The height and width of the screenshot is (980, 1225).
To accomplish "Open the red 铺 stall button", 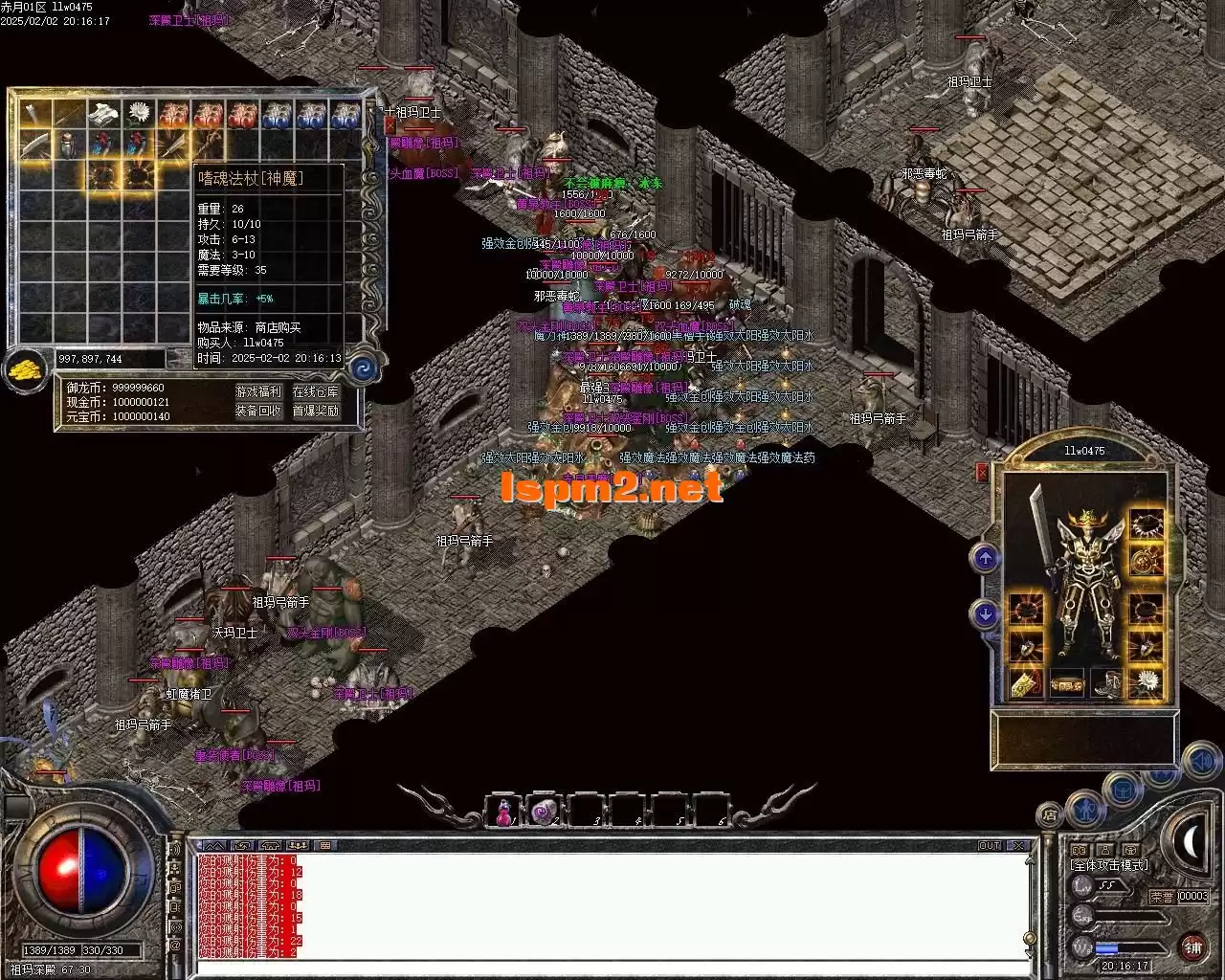I will pyautogui.click(x=1192, y=947).
